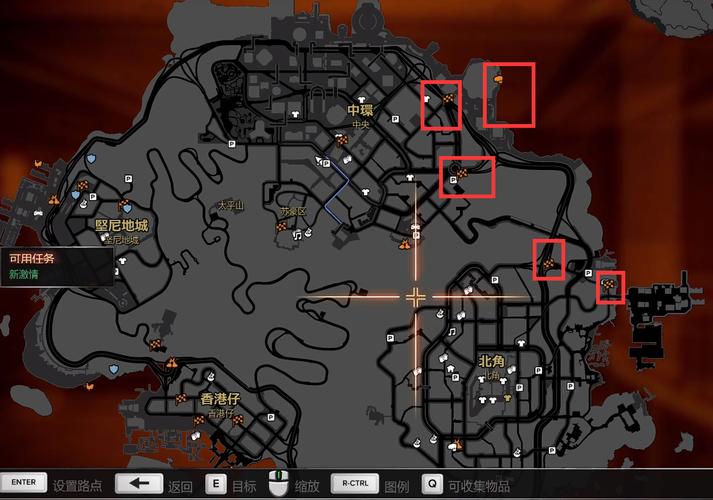This screenshot has width=713, height=500.
Task: Click the race flag near 苏豪区
Action: 281,228
